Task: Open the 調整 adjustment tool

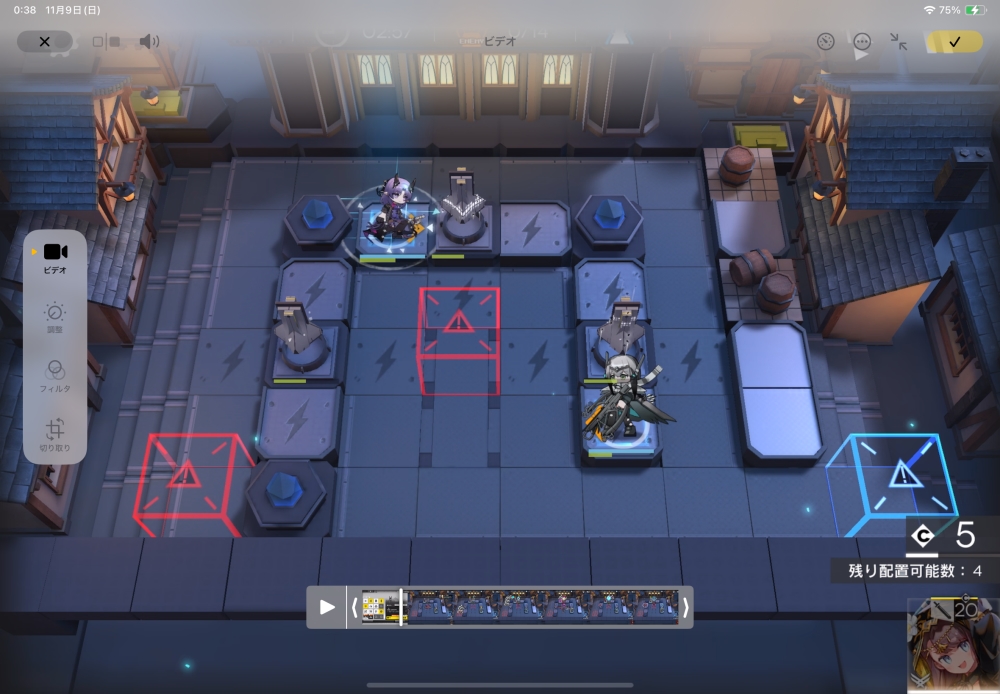Action: tap(55, 318)
